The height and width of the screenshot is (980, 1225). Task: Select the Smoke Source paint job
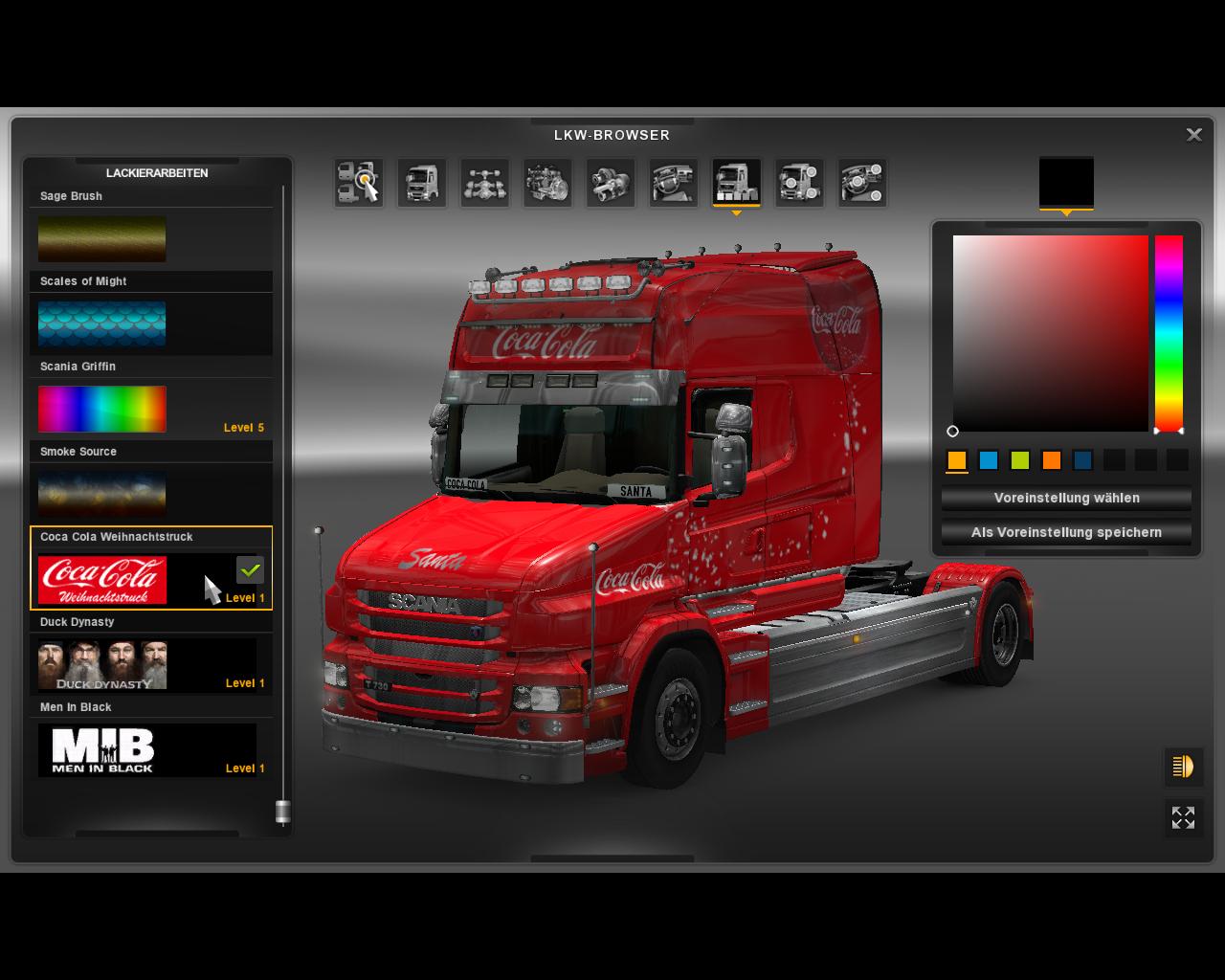coord(102,494)
